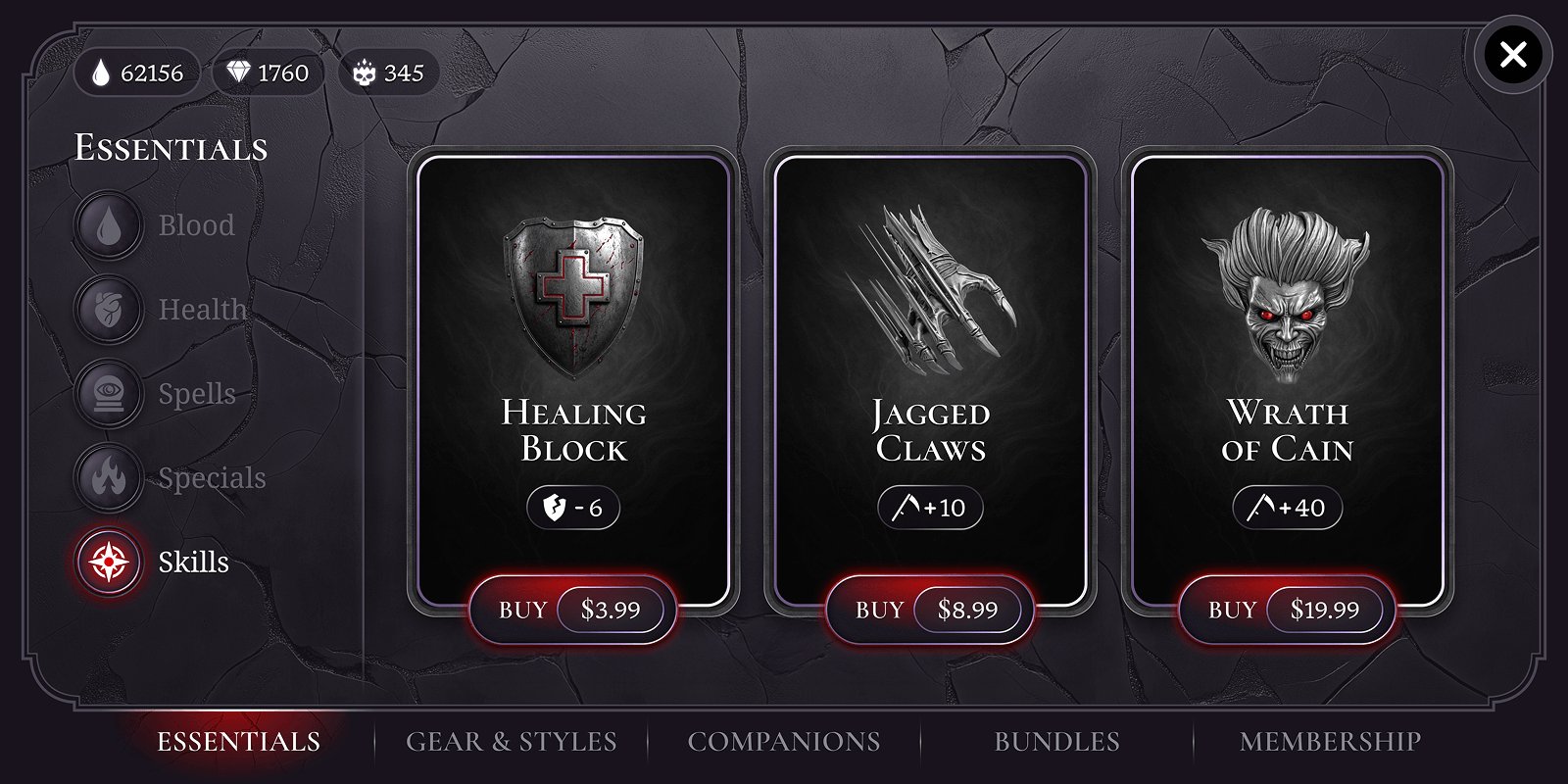Expand the +10 scythe badge on Jagged Claws
The image size is (1568, 784).
[x=929, y=508]
